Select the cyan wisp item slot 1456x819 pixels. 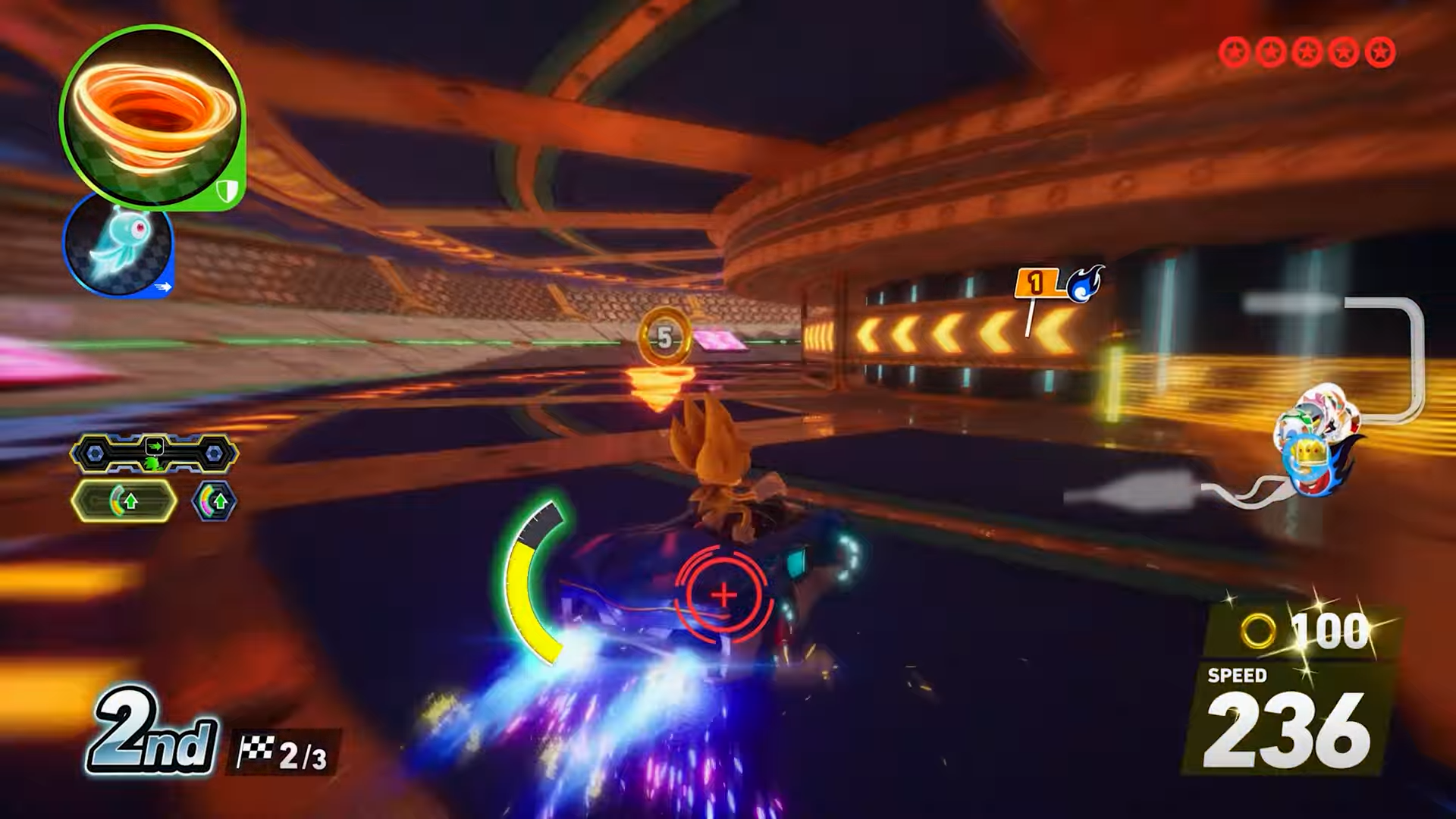118,244
